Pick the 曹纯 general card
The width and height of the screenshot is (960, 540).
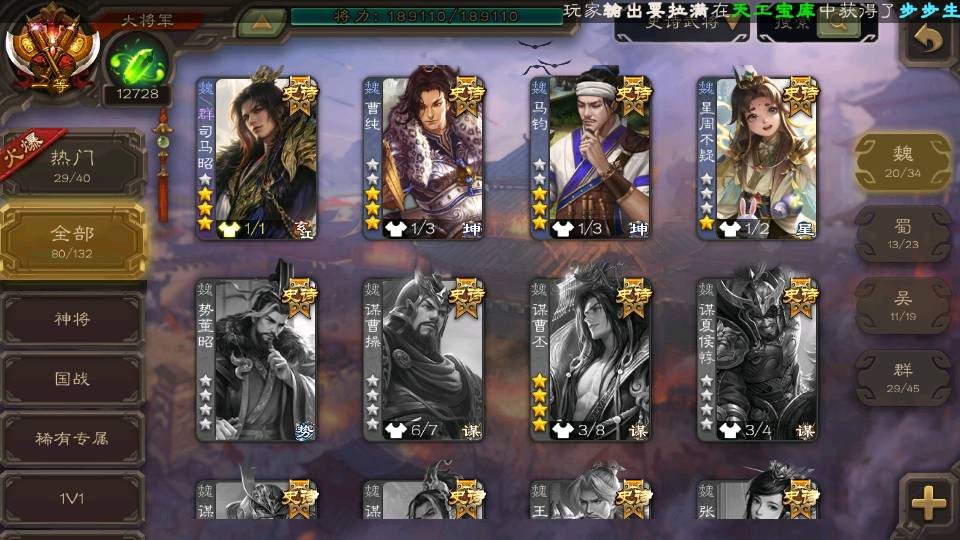(423, 157)
